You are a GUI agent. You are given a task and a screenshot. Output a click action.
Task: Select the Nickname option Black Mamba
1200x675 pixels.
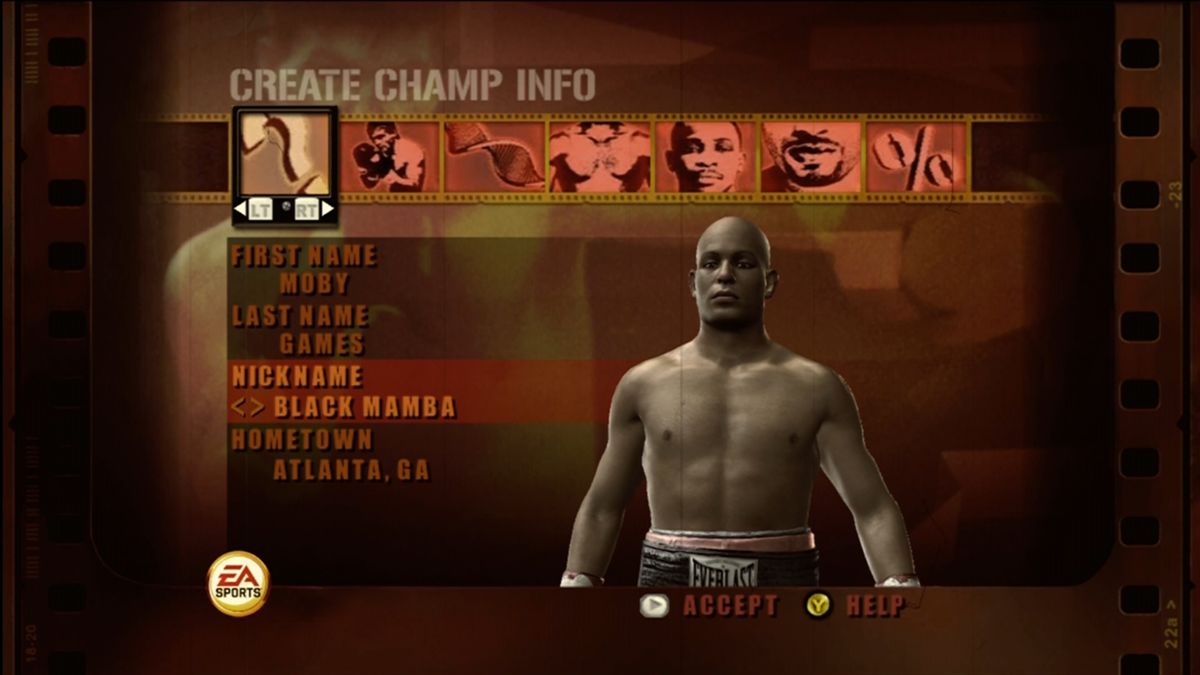pos(364,407)
